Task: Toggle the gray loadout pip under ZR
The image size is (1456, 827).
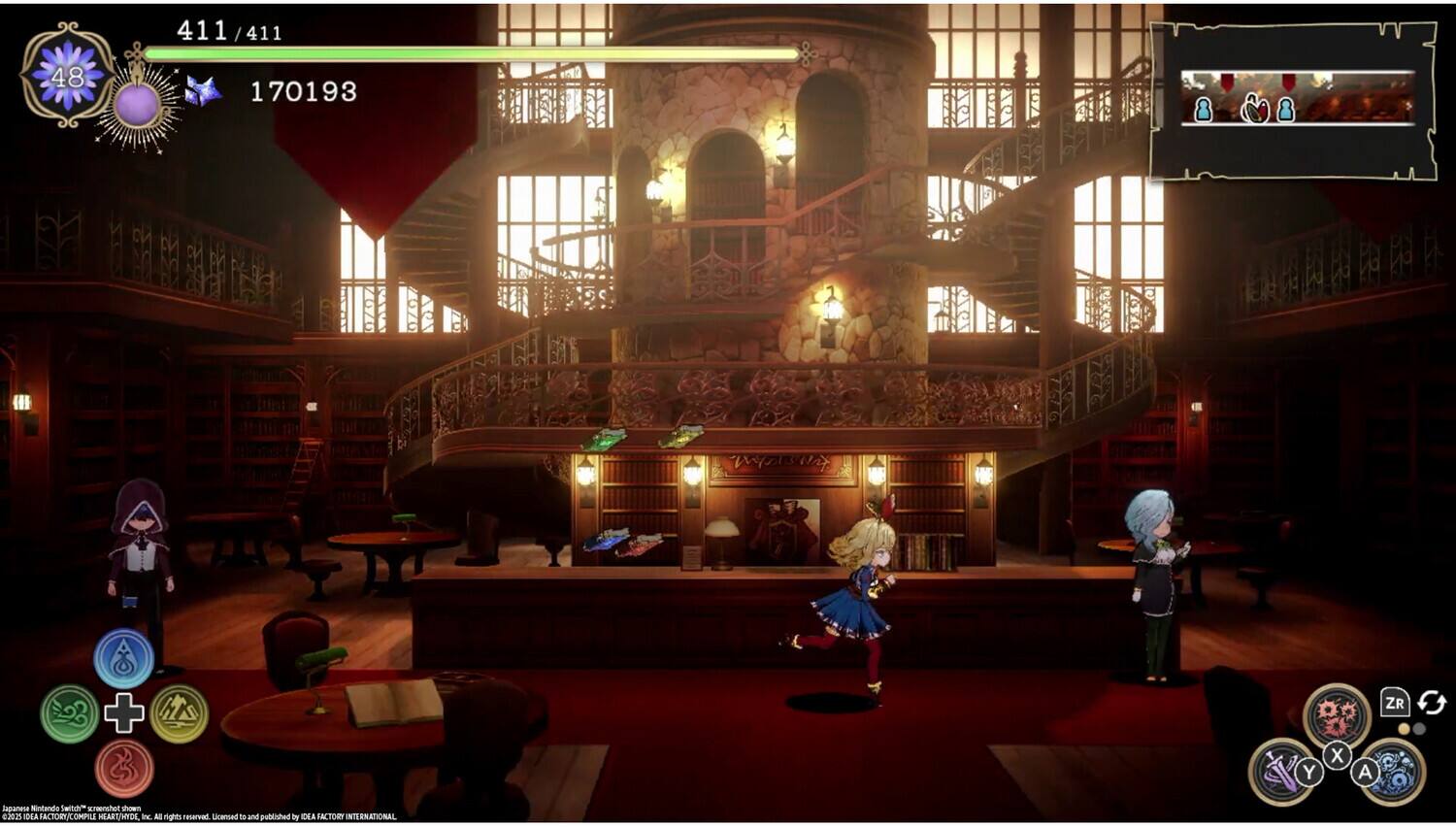Action: (x=1420, y=728)
